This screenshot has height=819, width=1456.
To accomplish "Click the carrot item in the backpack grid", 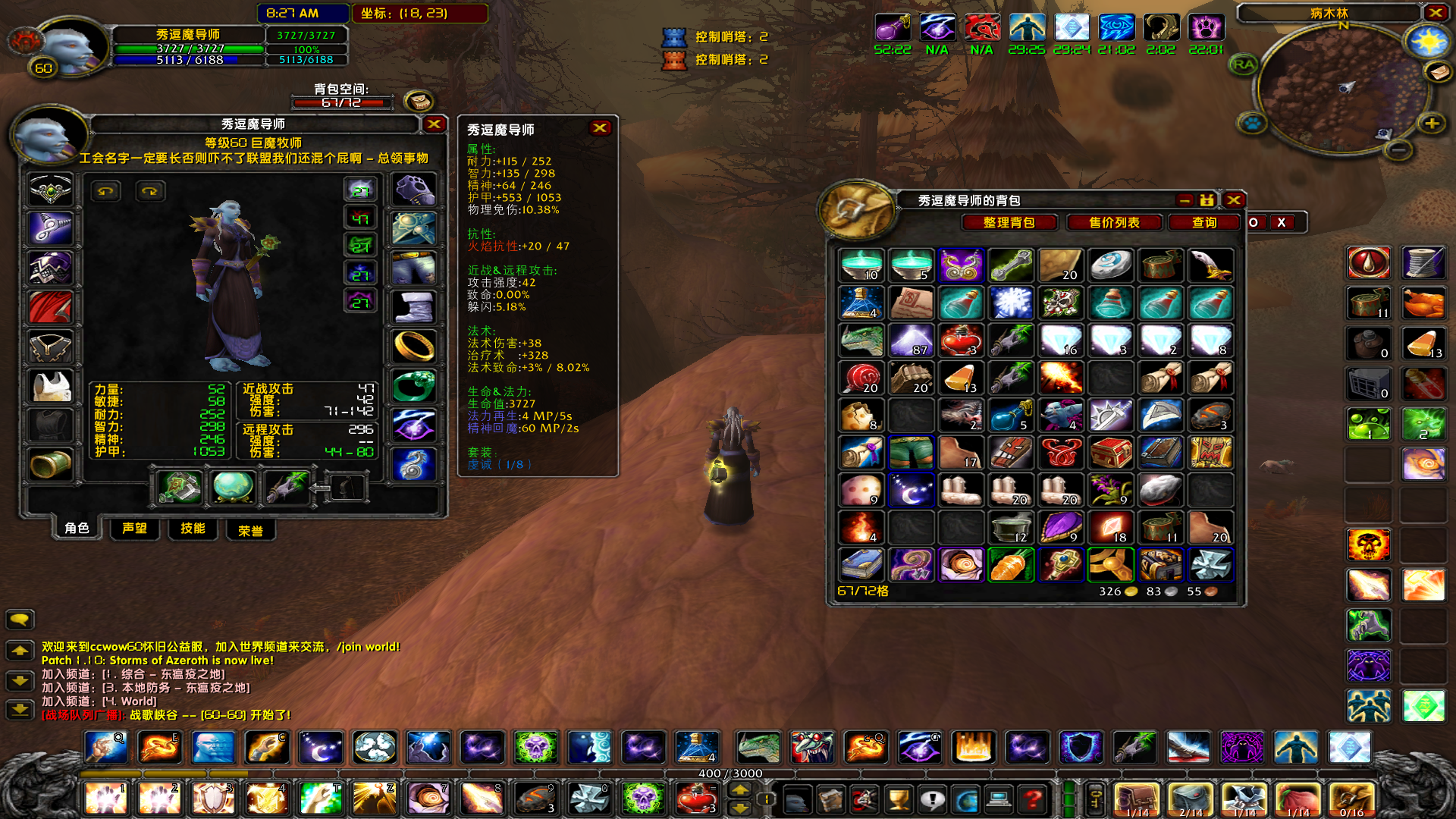I will click(x=1011, y=563).
